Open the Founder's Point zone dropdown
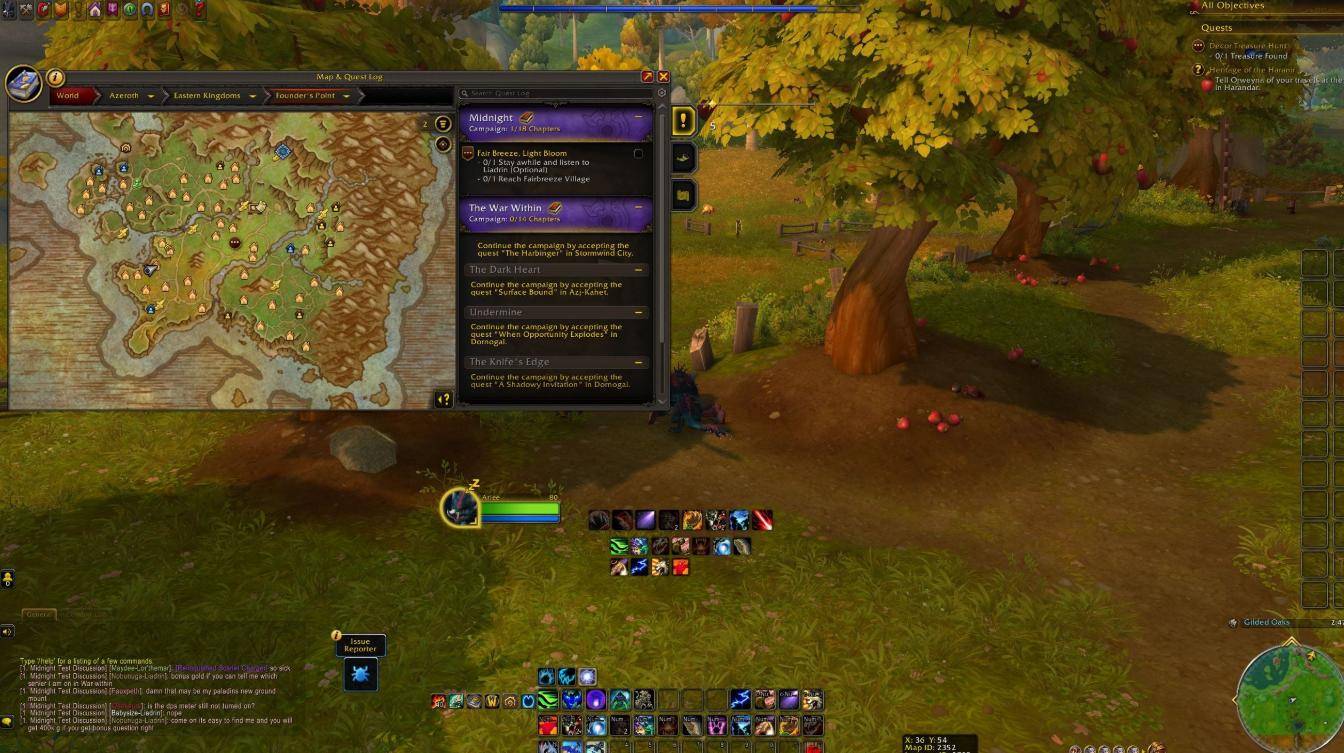This screenshot has width=1344, height=753. point(346,96)
